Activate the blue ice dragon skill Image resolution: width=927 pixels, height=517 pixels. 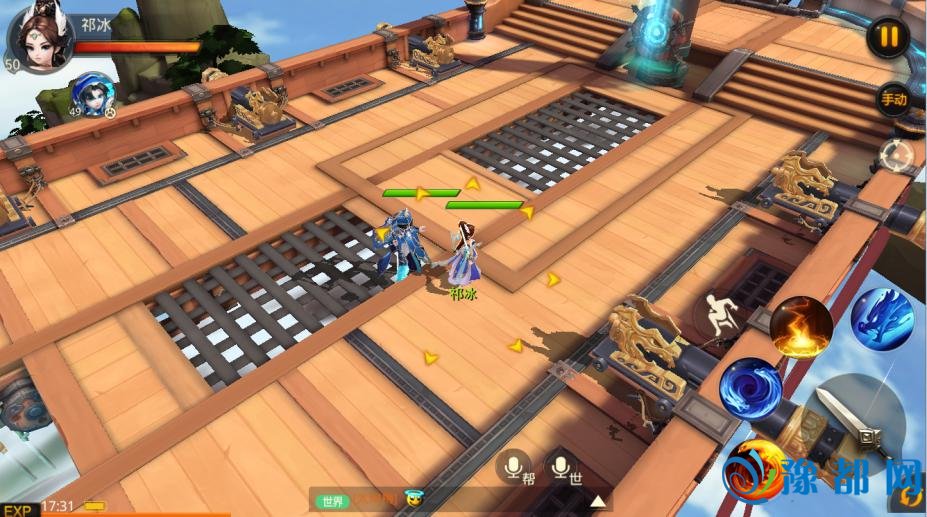coord(881,318)
